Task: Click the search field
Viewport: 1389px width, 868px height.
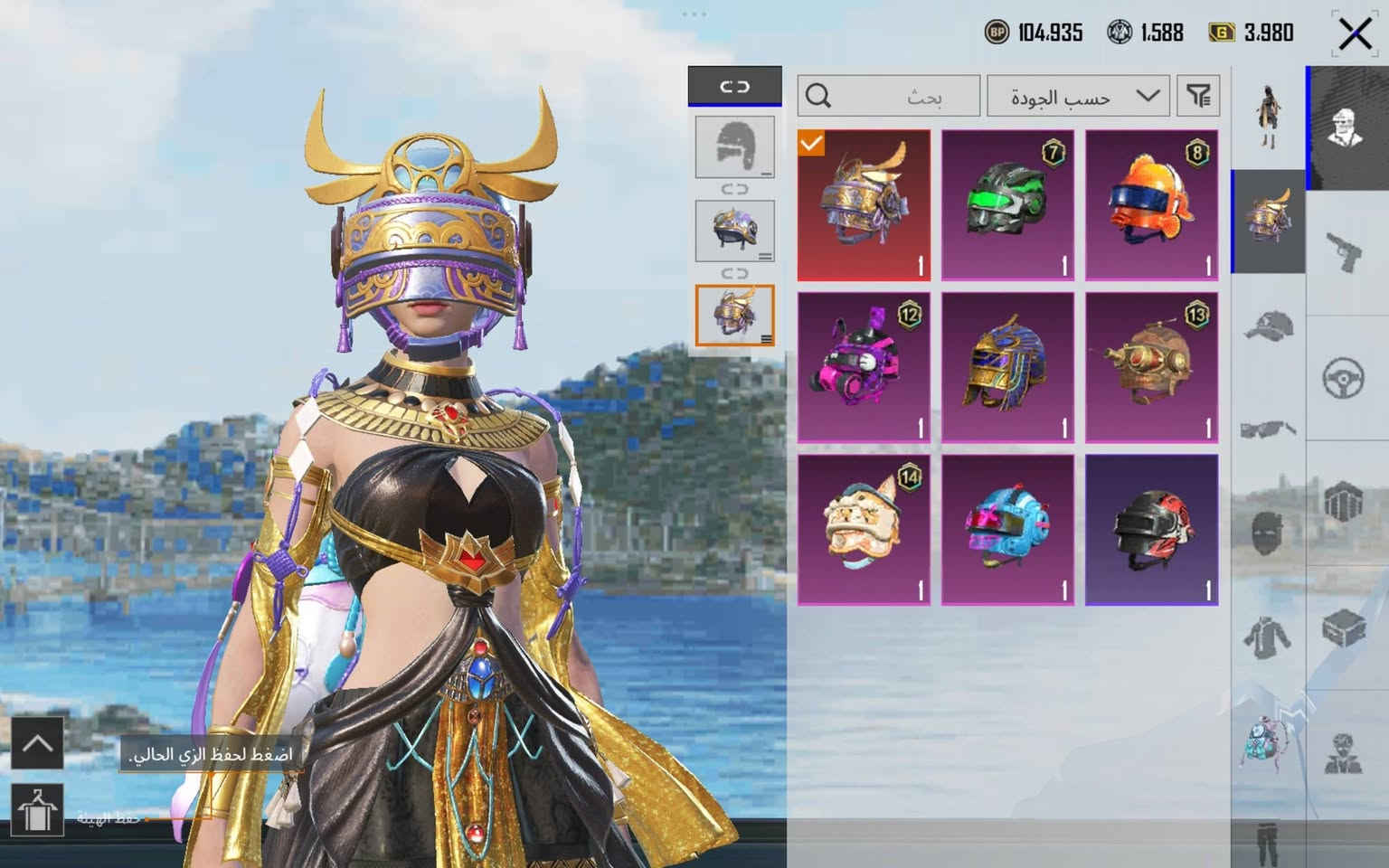Action: (x=888, y=96)
